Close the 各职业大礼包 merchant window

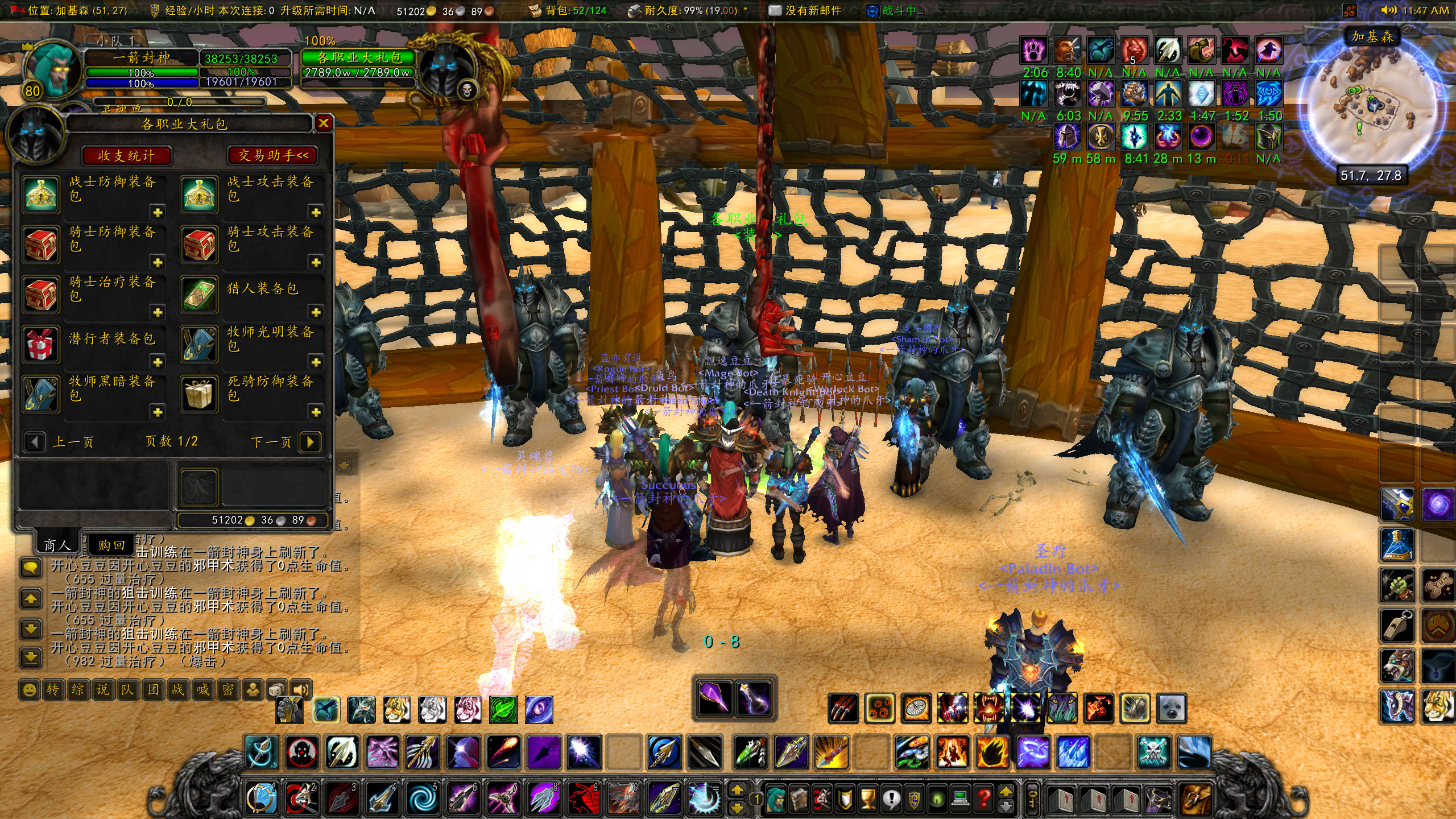click(324, 123)
